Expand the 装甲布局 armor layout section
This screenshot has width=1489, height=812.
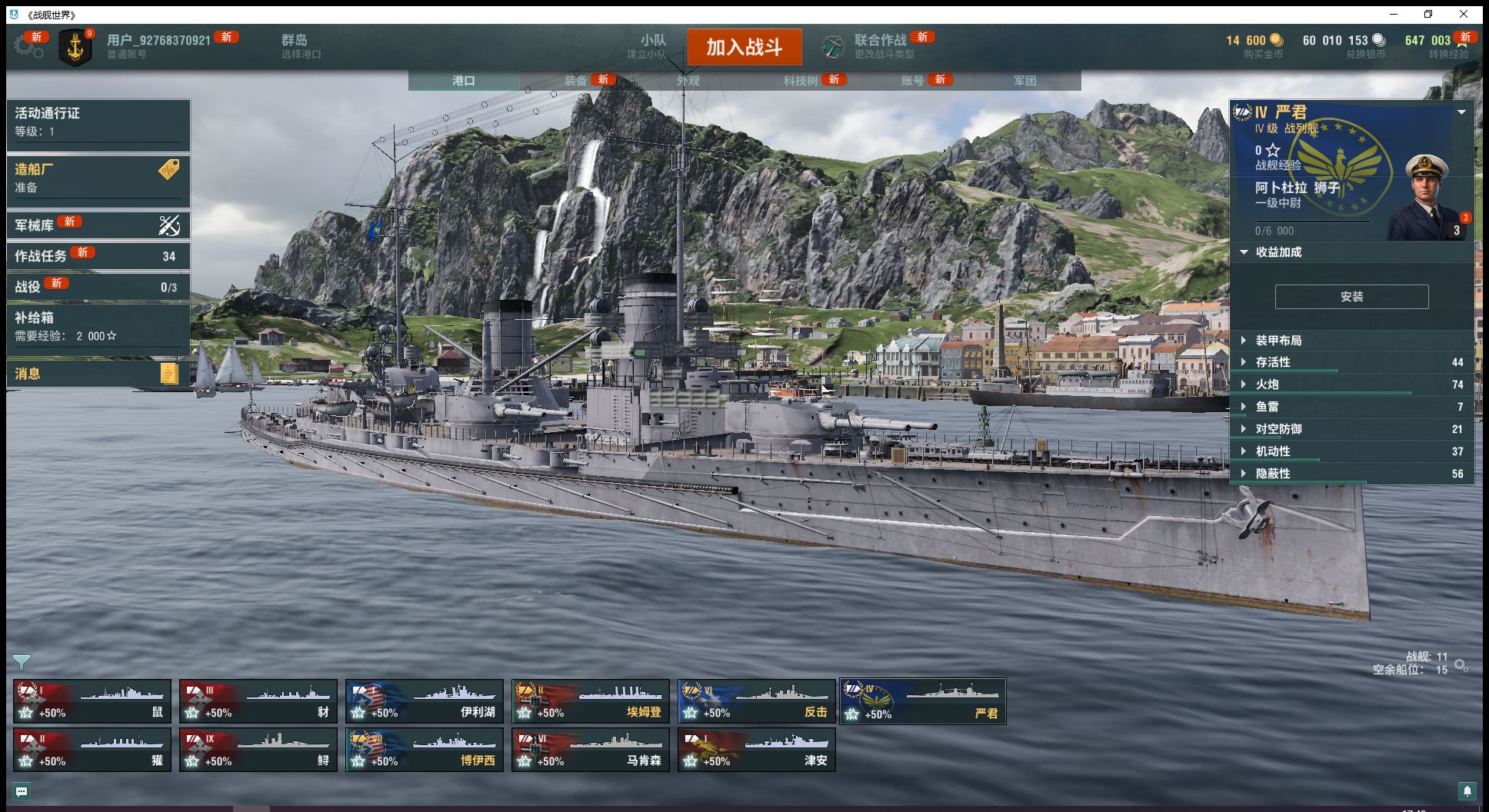1278,341
